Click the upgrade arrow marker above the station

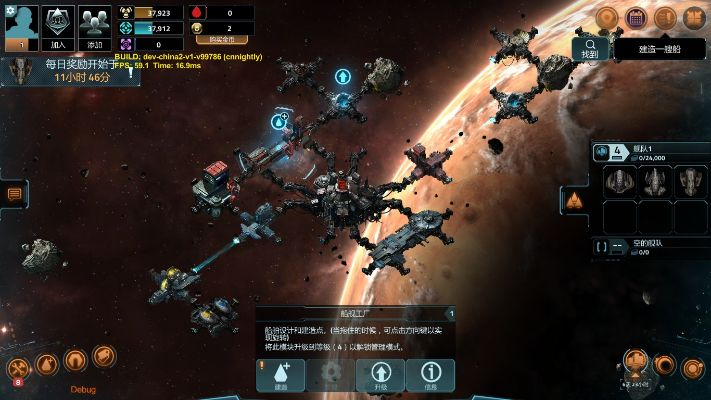tap(343, 76)
